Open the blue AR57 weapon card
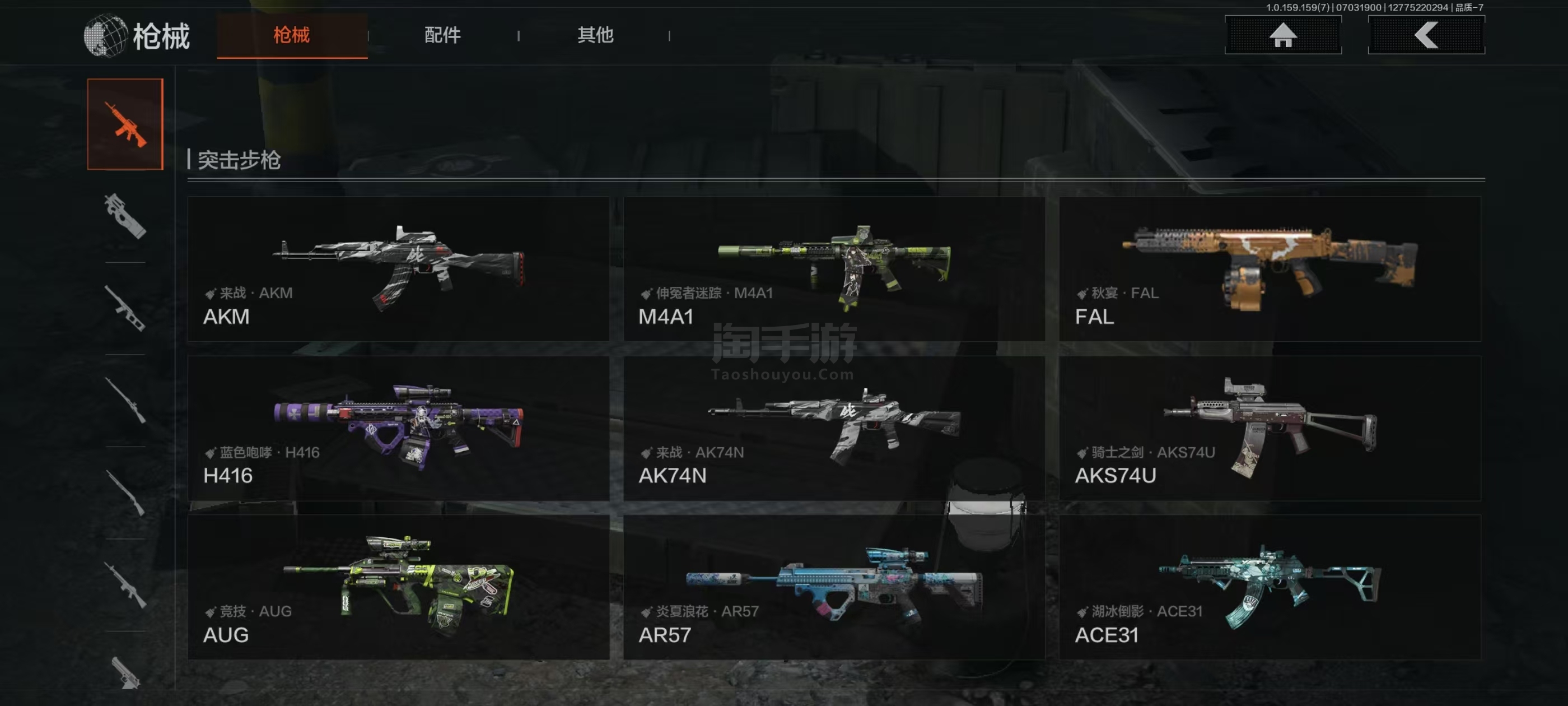 pos(834,587)
